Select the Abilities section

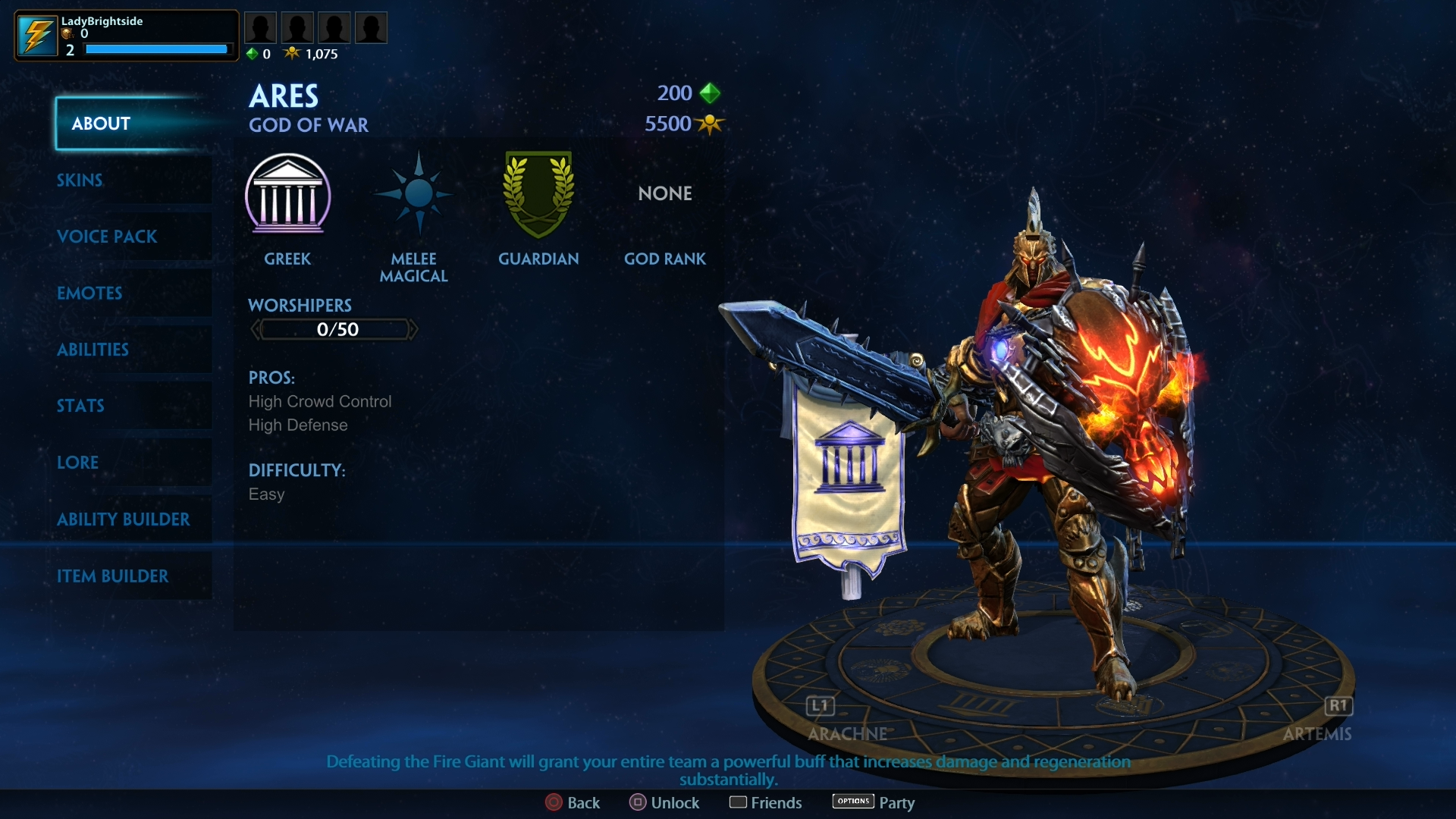click(93, 350)
